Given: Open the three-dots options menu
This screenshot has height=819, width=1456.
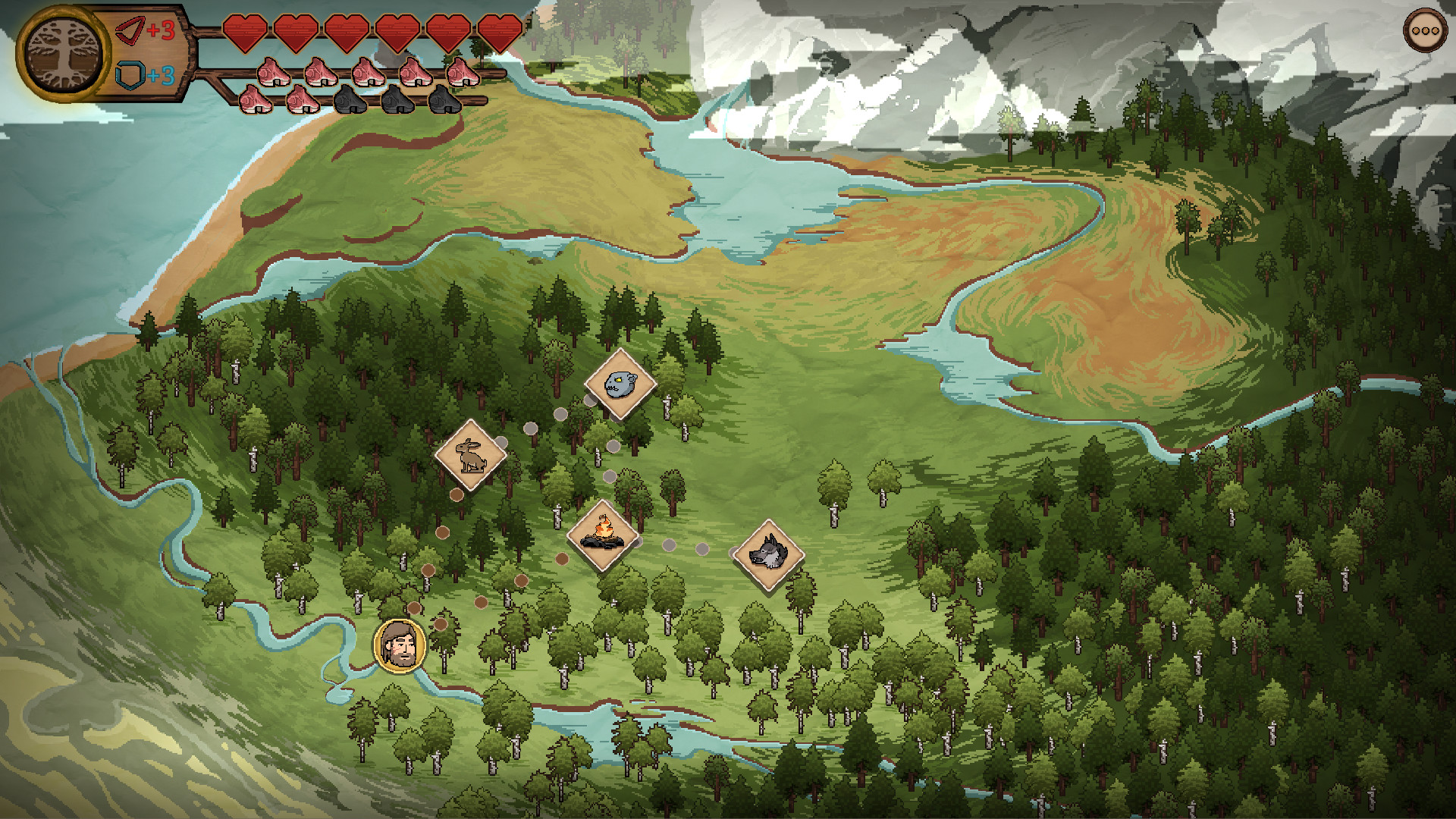Looking at the screenshot, I should point(1425,31).
